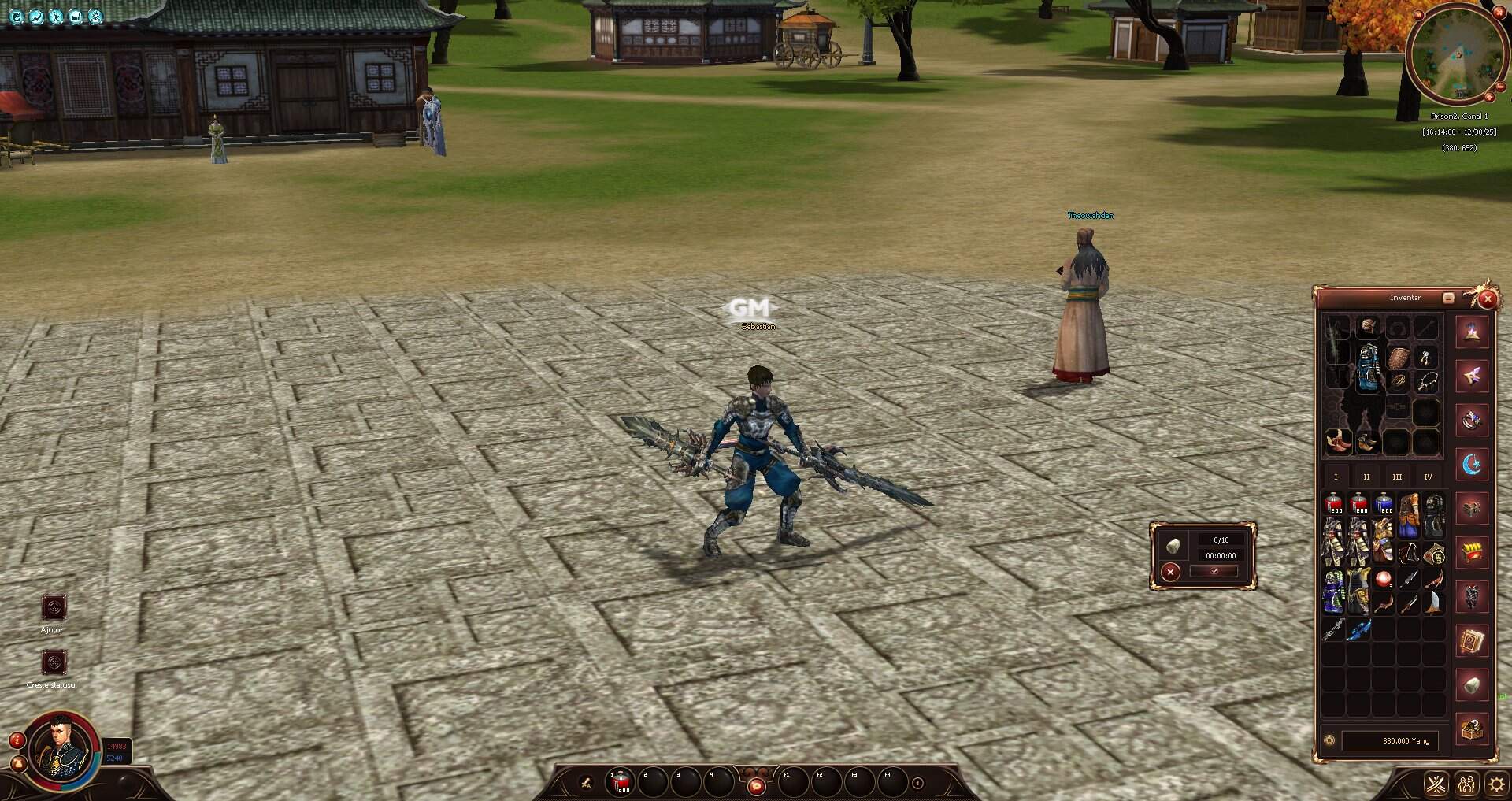Click the quickbar page number switcher beside slot F4
Viewport: 1512px width, 801px height.
pyautogui.click(x=917, y=783)
